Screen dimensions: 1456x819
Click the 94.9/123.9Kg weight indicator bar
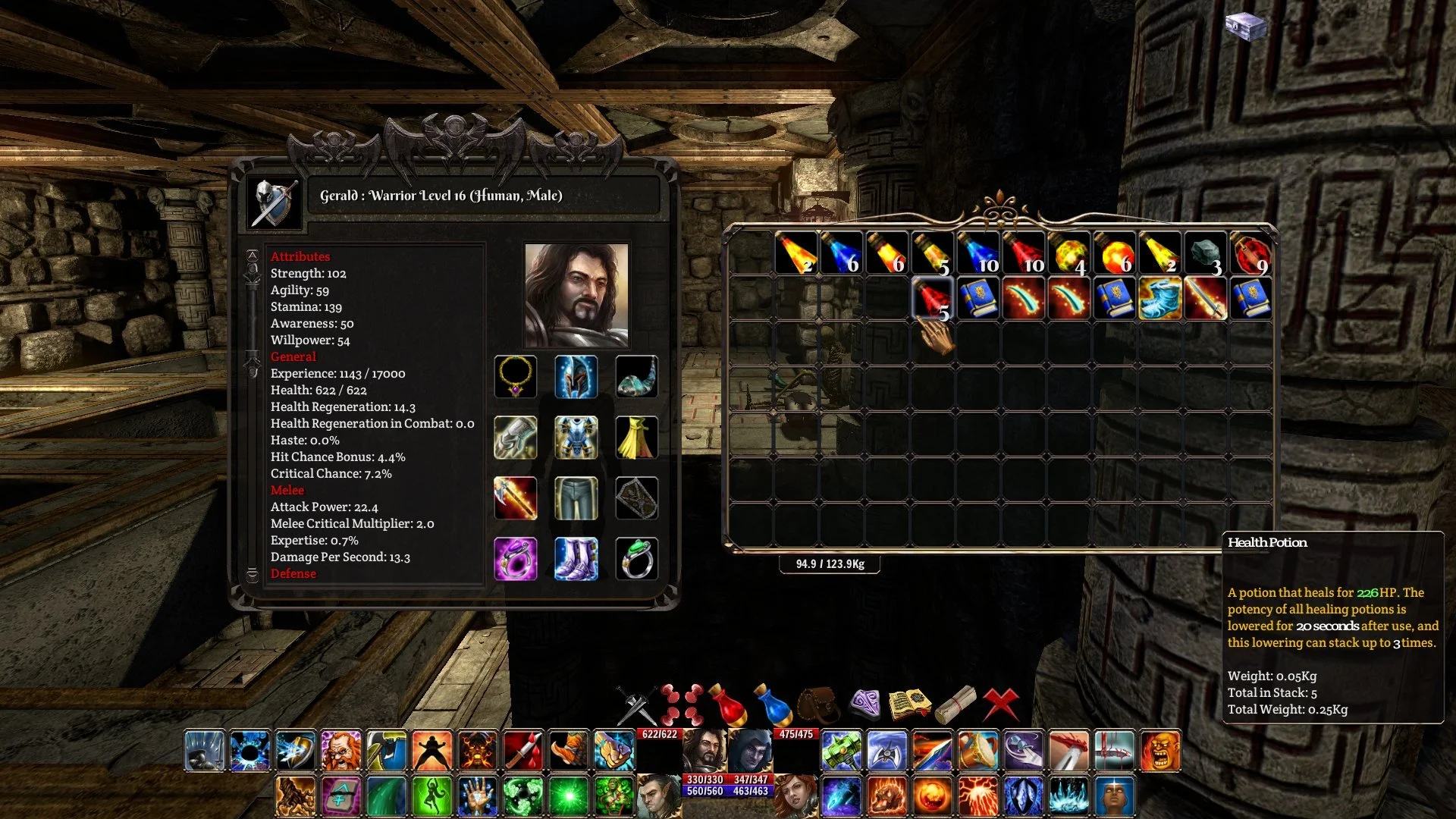[830, 563]
